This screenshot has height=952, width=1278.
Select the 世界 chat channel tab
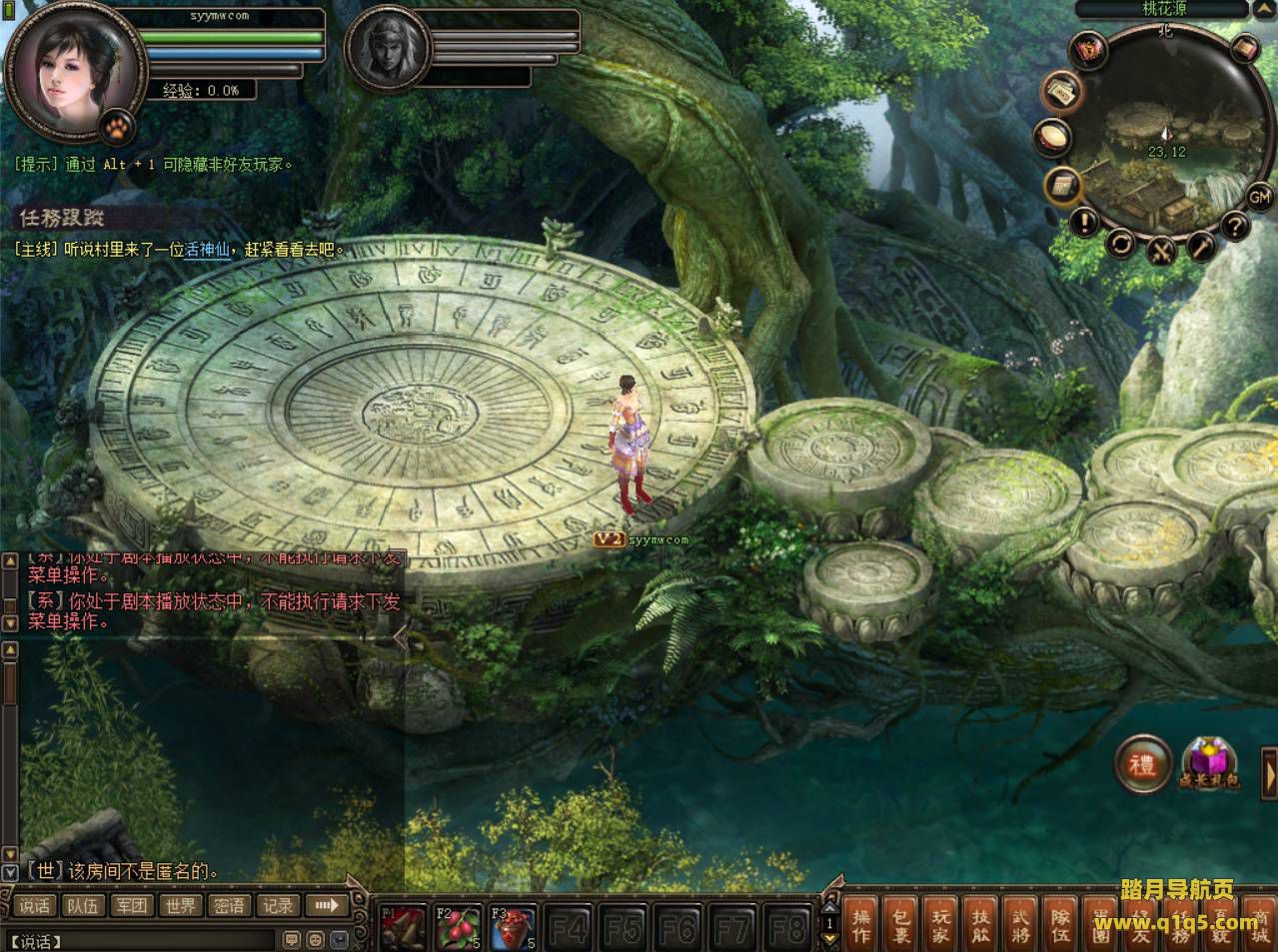click(181, 906)
